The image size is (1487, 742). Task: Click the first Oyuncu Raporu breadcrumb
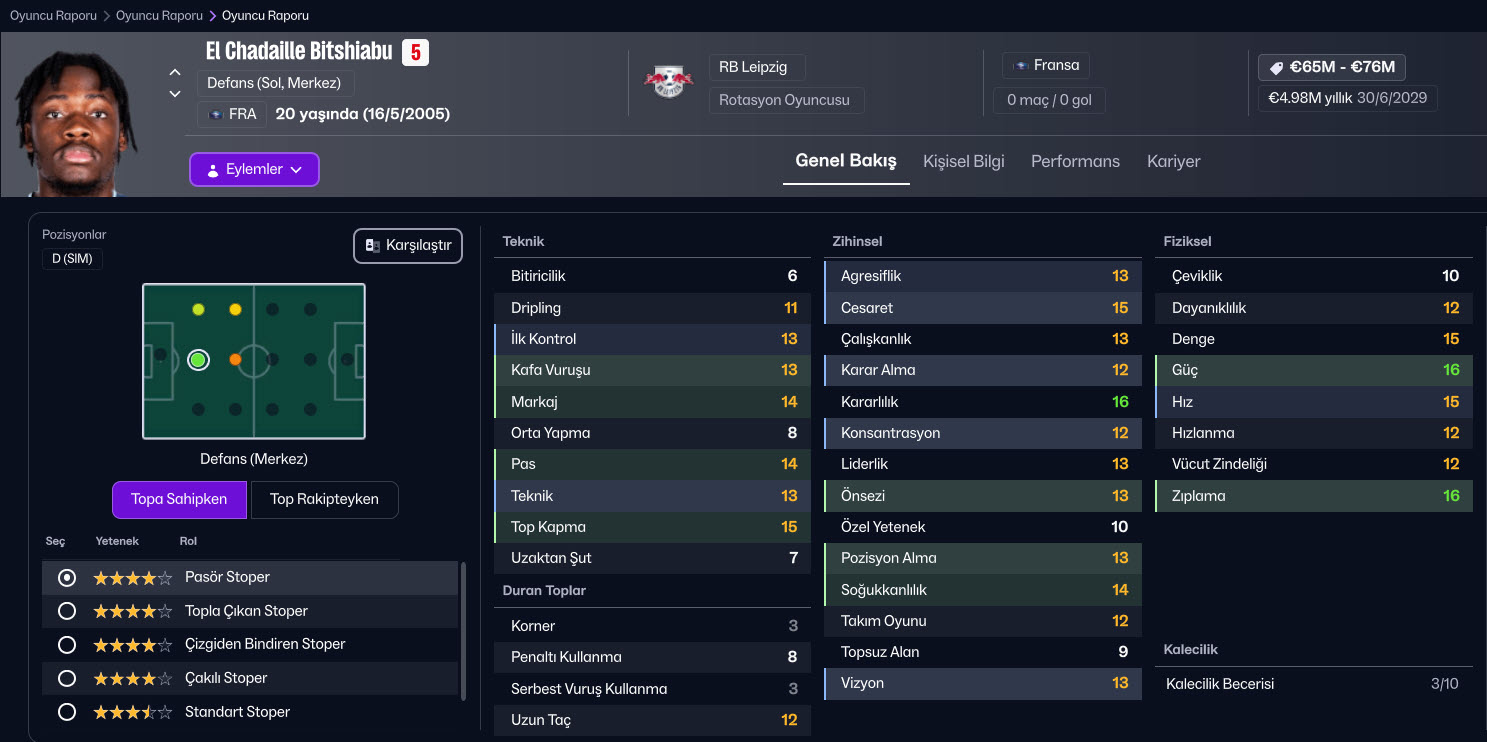(53, 16)
